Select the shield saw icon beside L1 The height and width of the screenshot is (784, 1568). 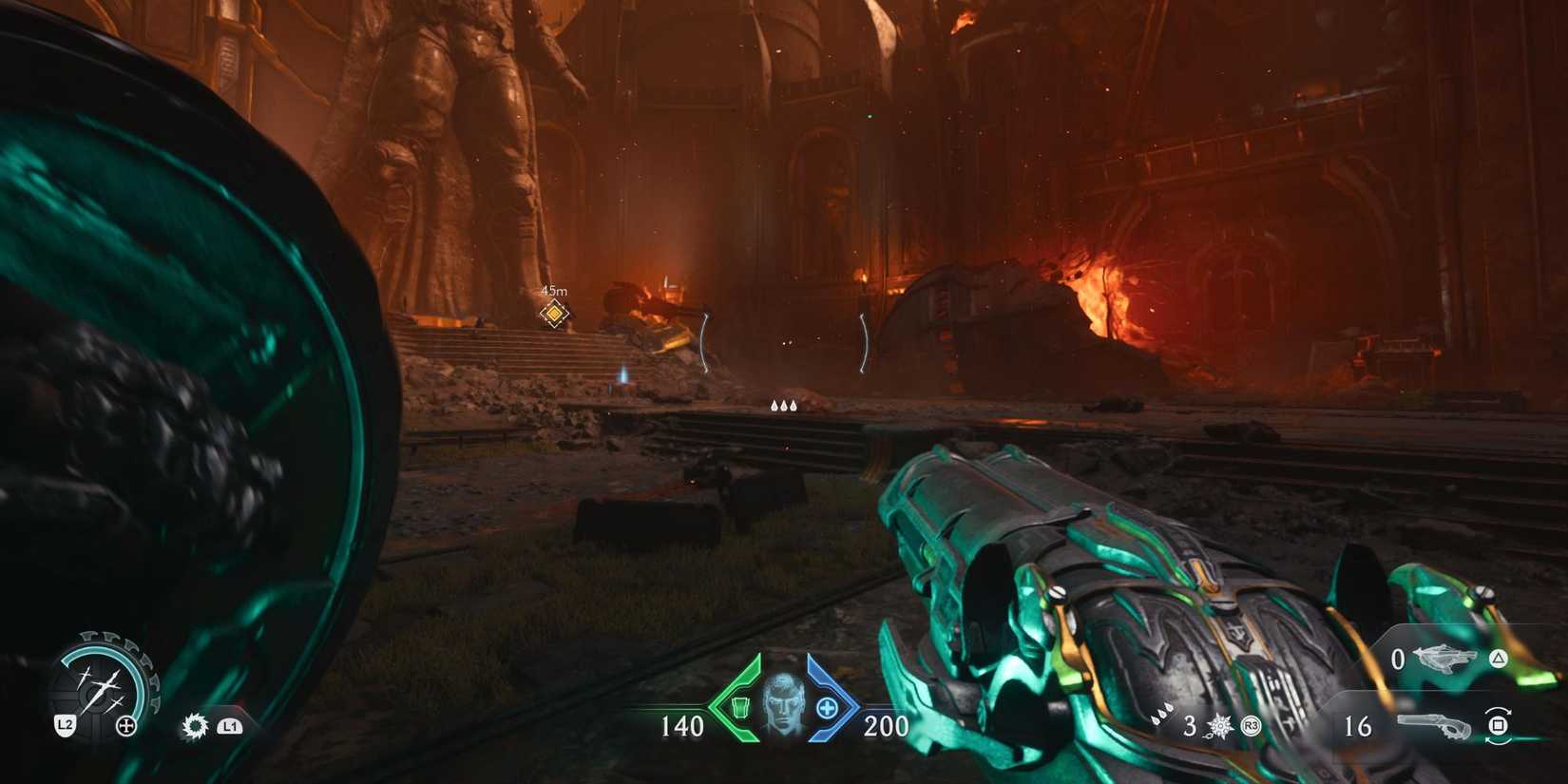click(x=196, y=726)
